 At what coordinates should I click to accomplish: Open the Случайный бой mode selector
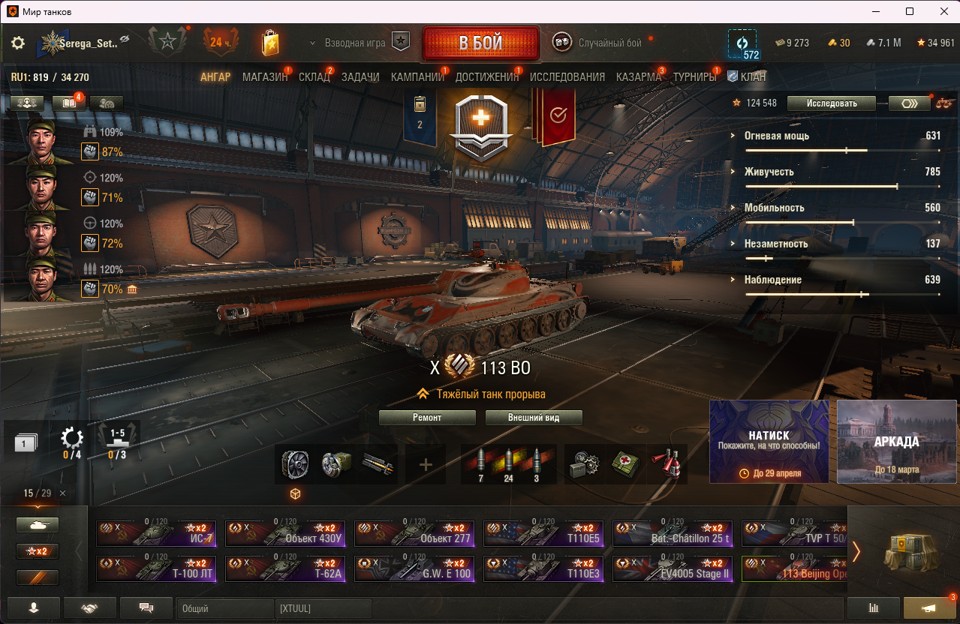[600, 43]
